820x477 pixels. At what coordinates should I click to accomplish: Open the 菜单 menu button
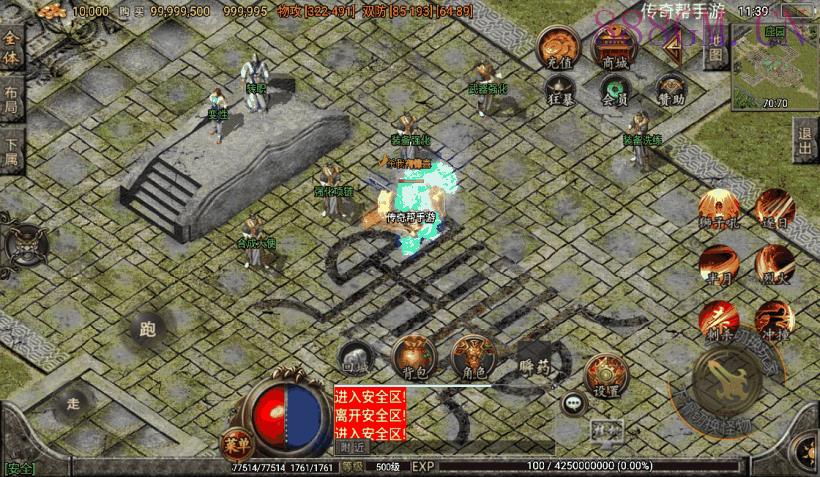(232, 441)
